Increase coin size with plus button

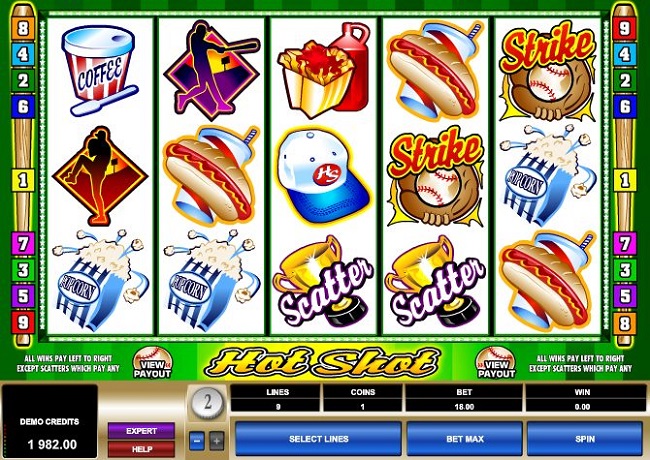tap(217, 440)
